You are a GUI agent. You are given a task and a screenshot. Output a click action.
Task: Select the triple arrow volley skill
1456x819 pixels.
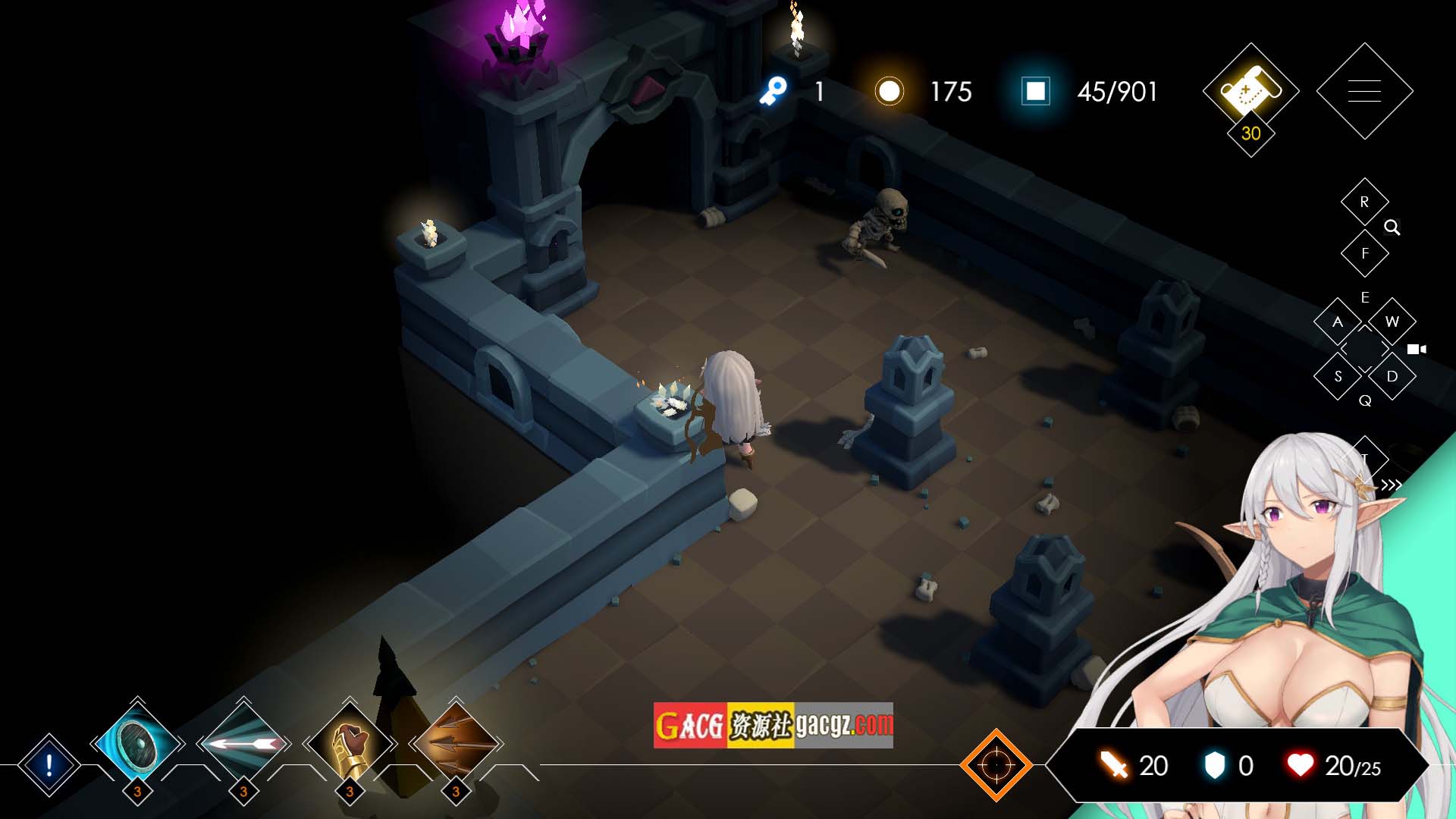pos(456,744)
